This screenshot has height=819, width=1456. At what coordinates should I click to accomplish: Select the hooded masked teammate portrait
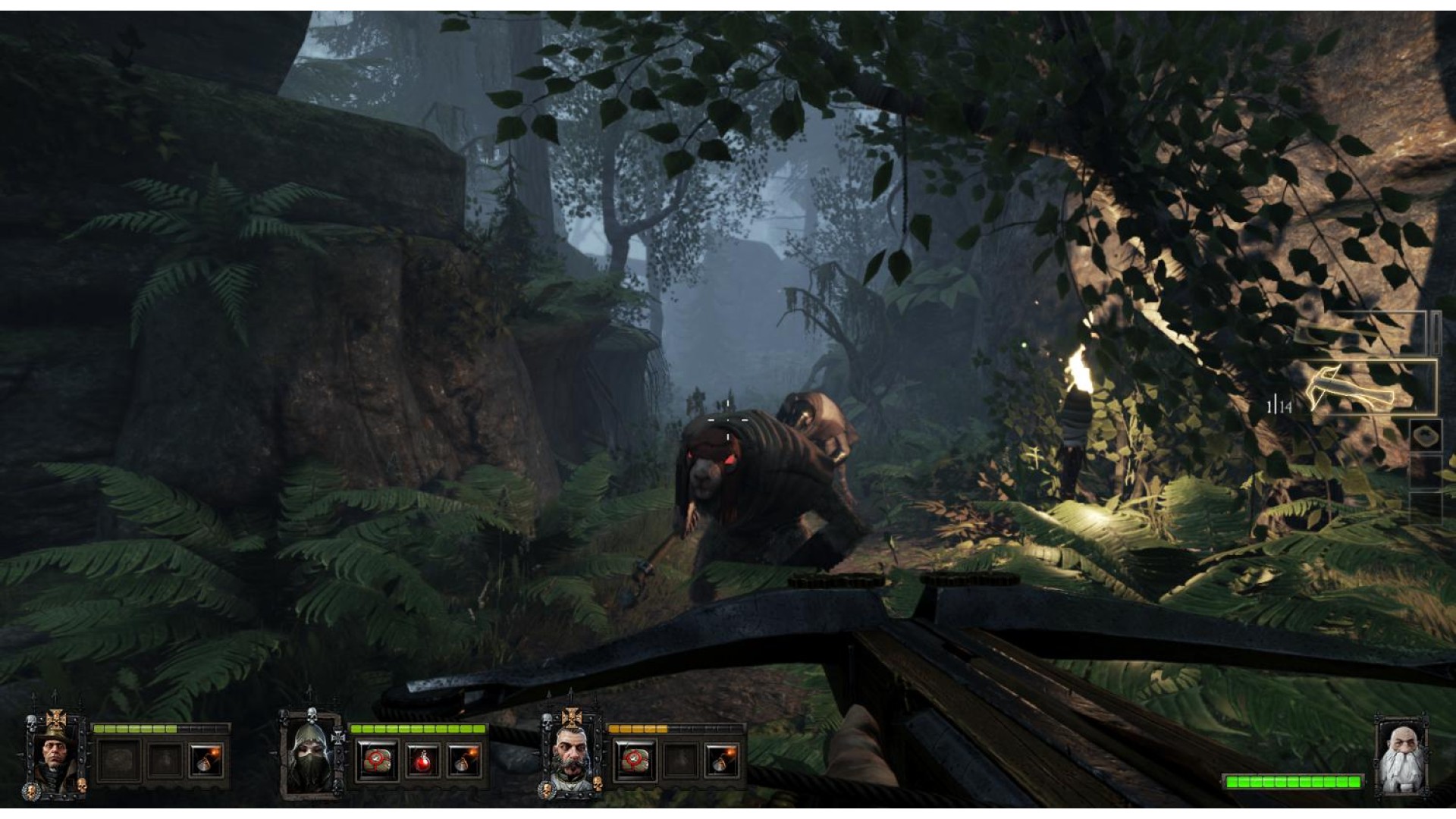(311, 755)
